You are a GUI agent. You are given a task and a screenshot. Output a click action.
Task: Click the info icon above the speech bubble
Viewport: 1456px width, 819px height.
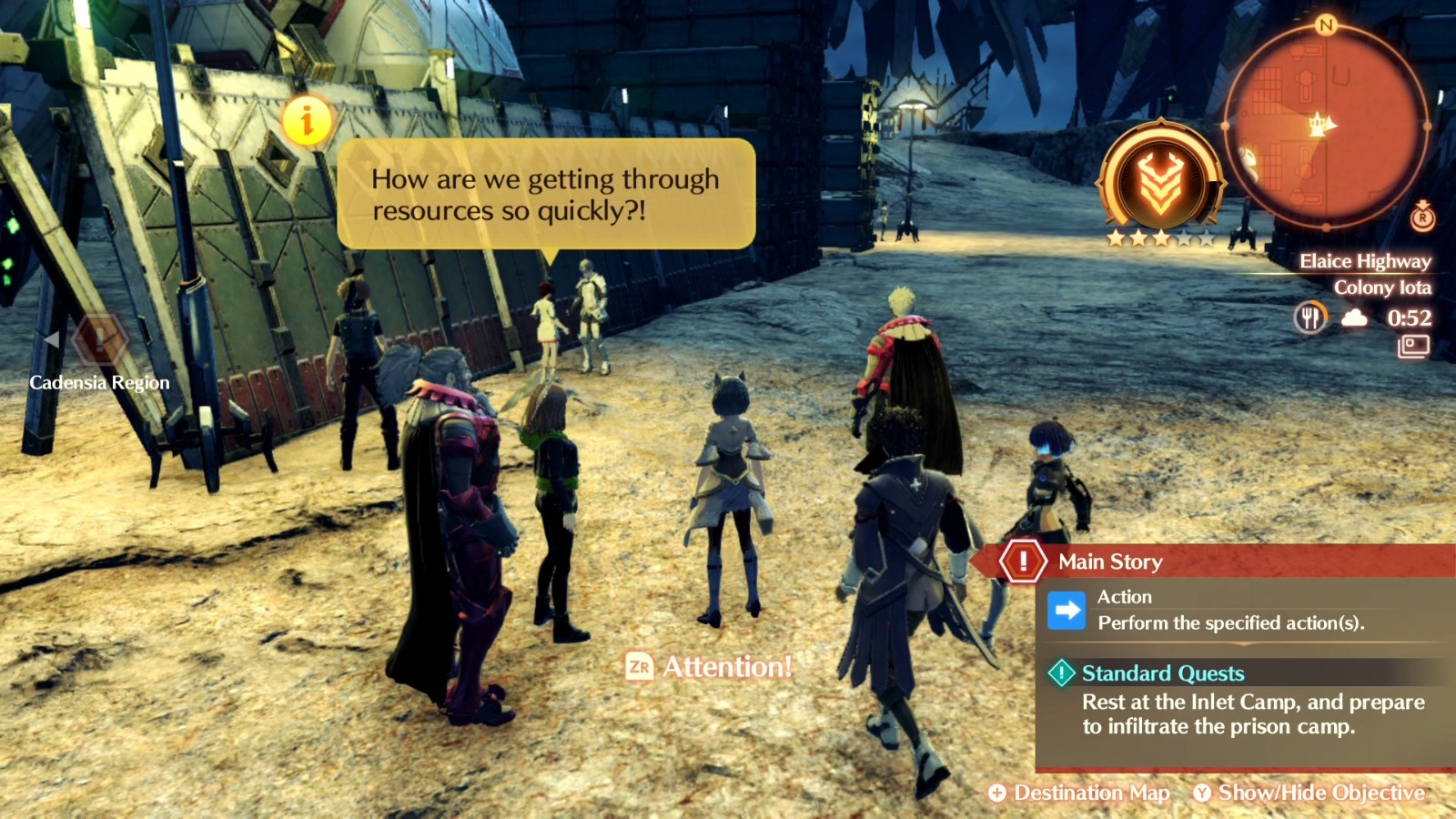click(306, 118)
